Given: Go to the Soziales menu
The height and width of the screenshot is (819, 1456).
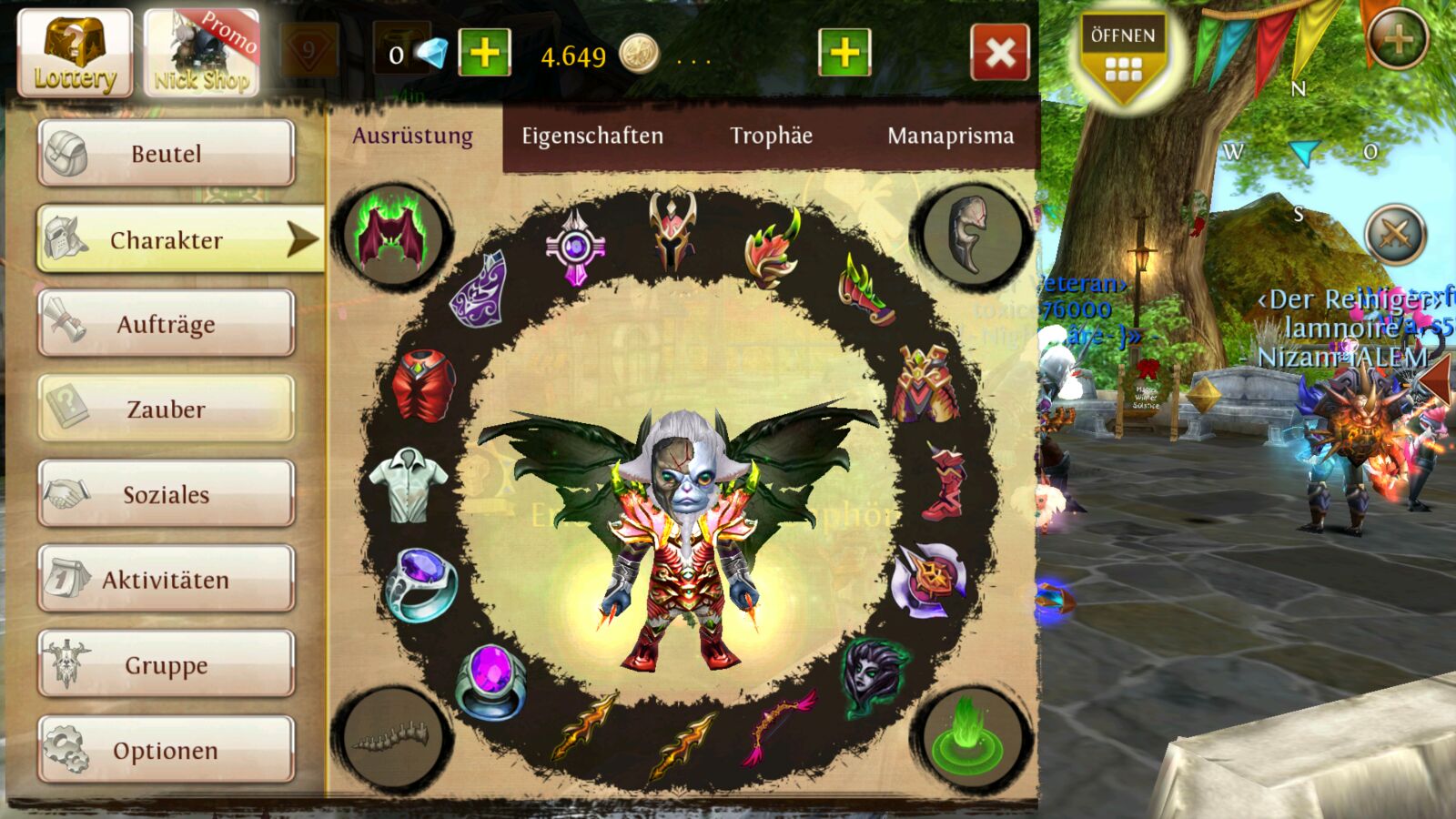Looking at the screenshot, I should (167, 494).
